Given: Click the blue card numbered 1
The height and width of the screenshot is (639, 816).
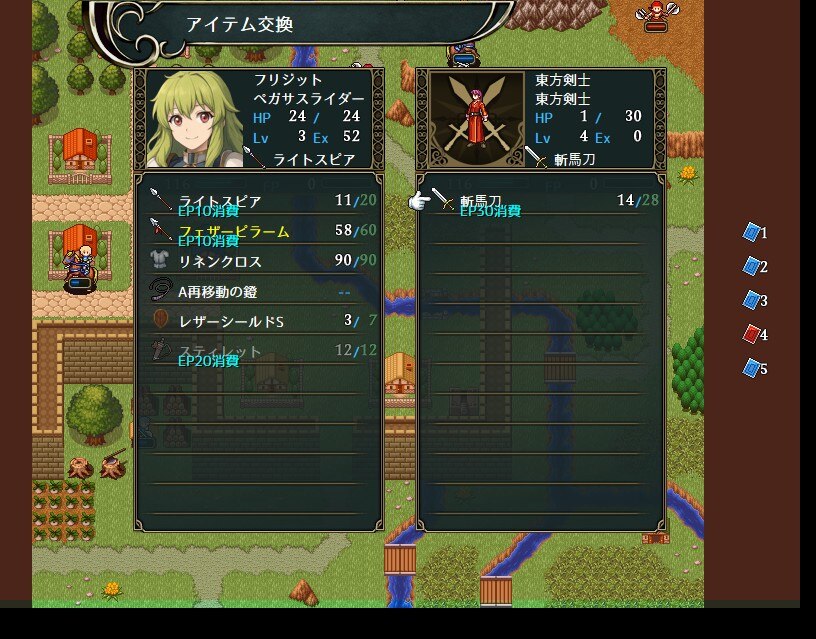Looking at the screenshot, I should coord(753,232).
